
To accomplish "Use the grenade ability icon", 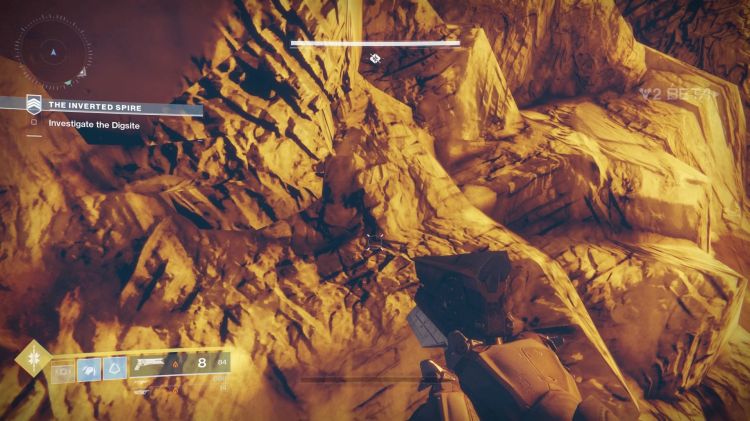I will click(x=62, y=368).
